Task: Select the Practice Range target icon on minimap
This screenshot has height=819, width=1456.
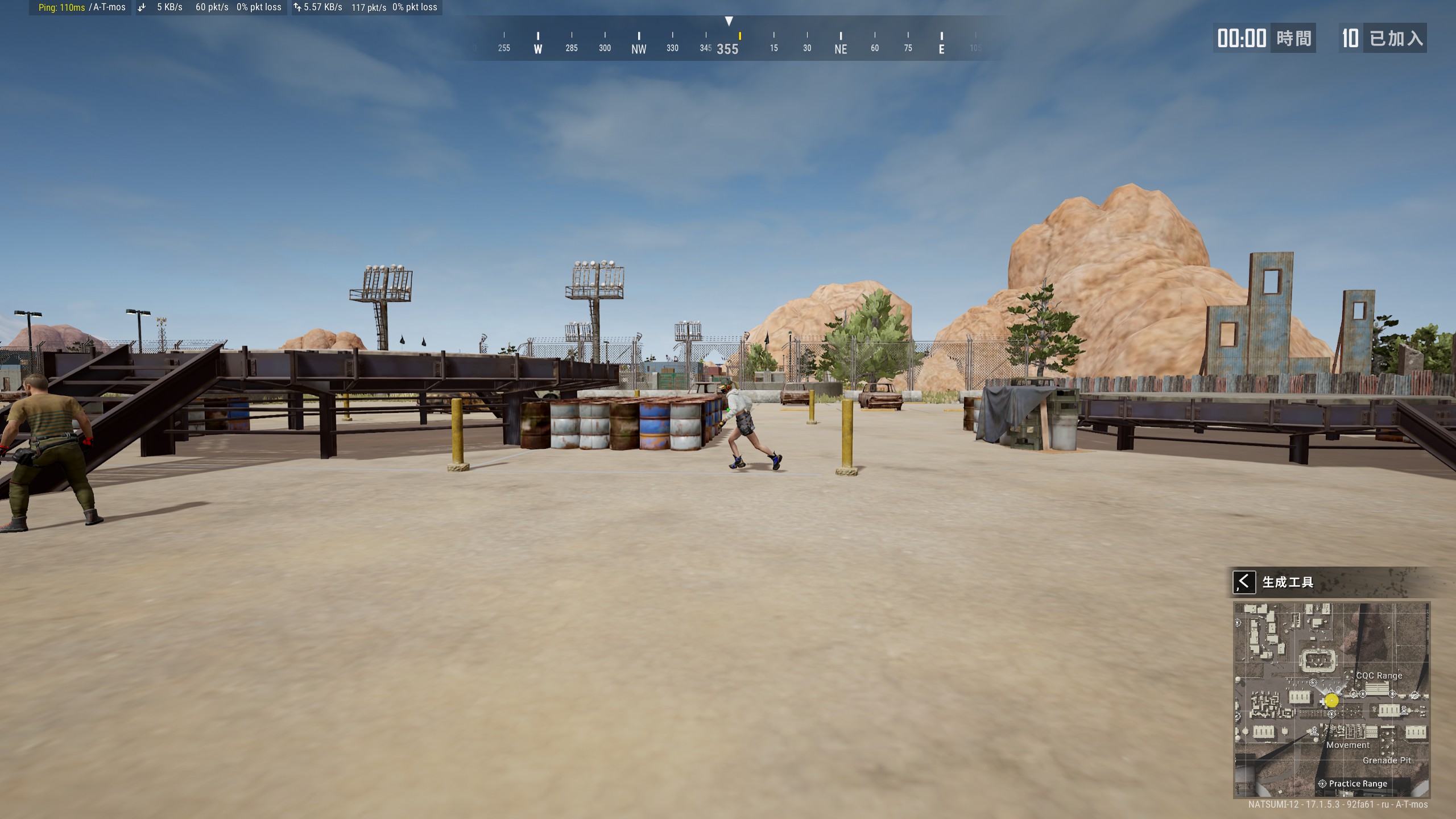Action: pos(1322,784)
